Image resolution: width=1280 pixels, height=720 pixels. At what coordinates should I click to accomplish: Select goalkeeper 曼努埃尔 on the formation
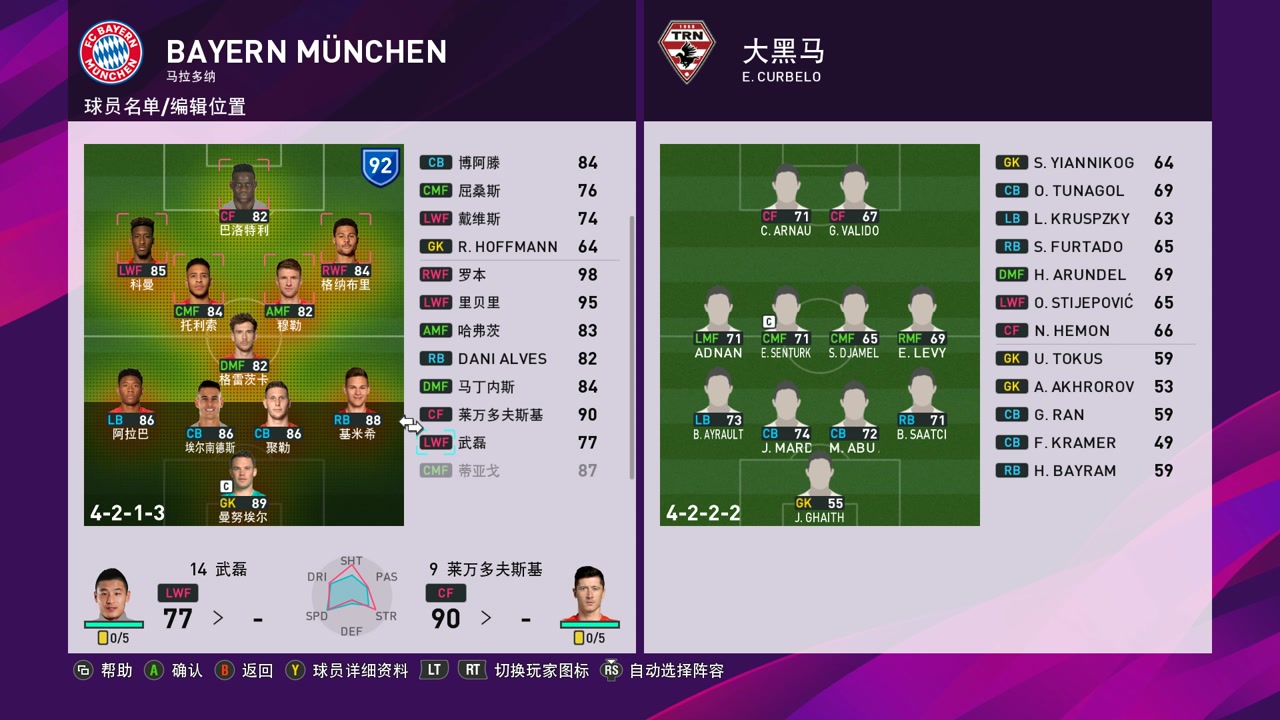tap(244, 487)
